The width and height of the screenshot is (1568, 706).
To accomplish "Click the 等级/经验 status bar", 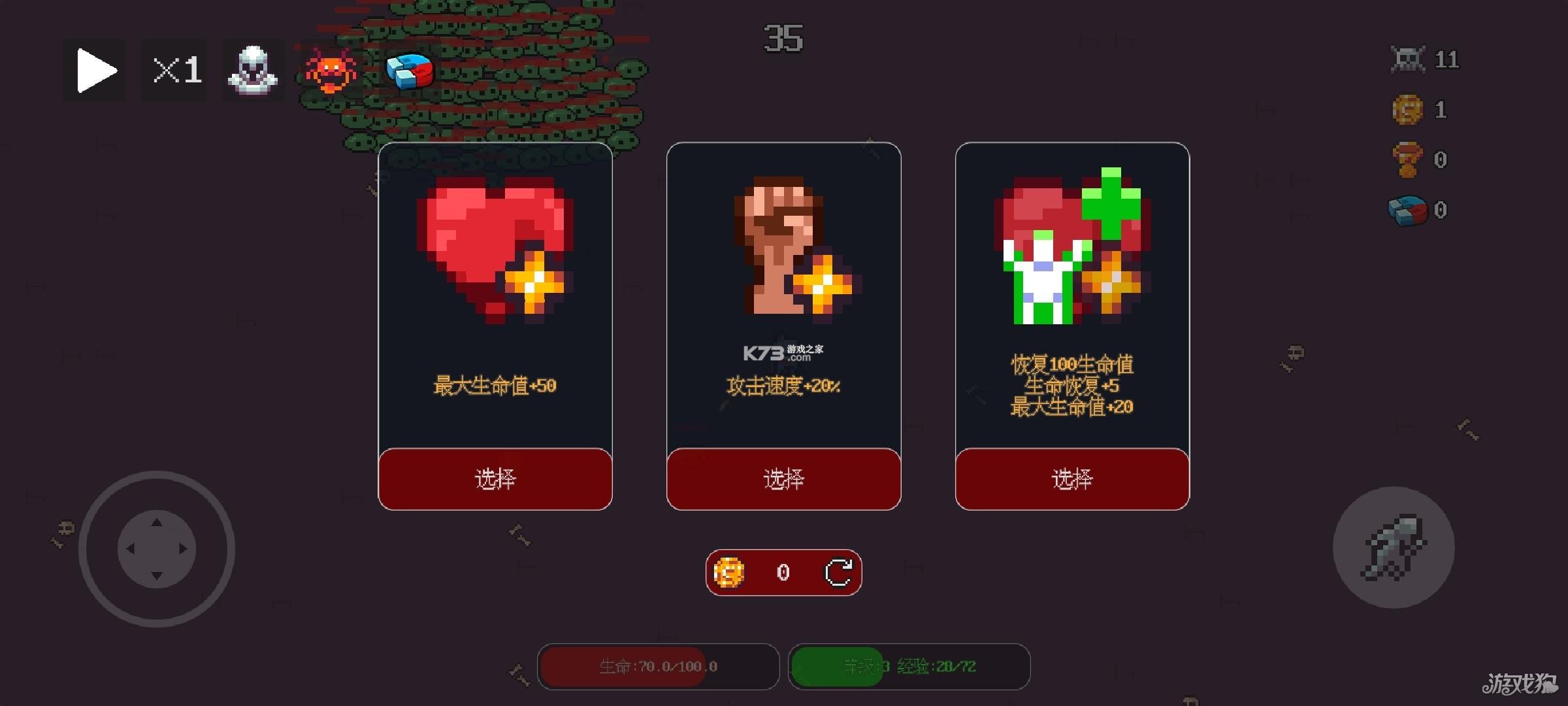I will point(909,666).
